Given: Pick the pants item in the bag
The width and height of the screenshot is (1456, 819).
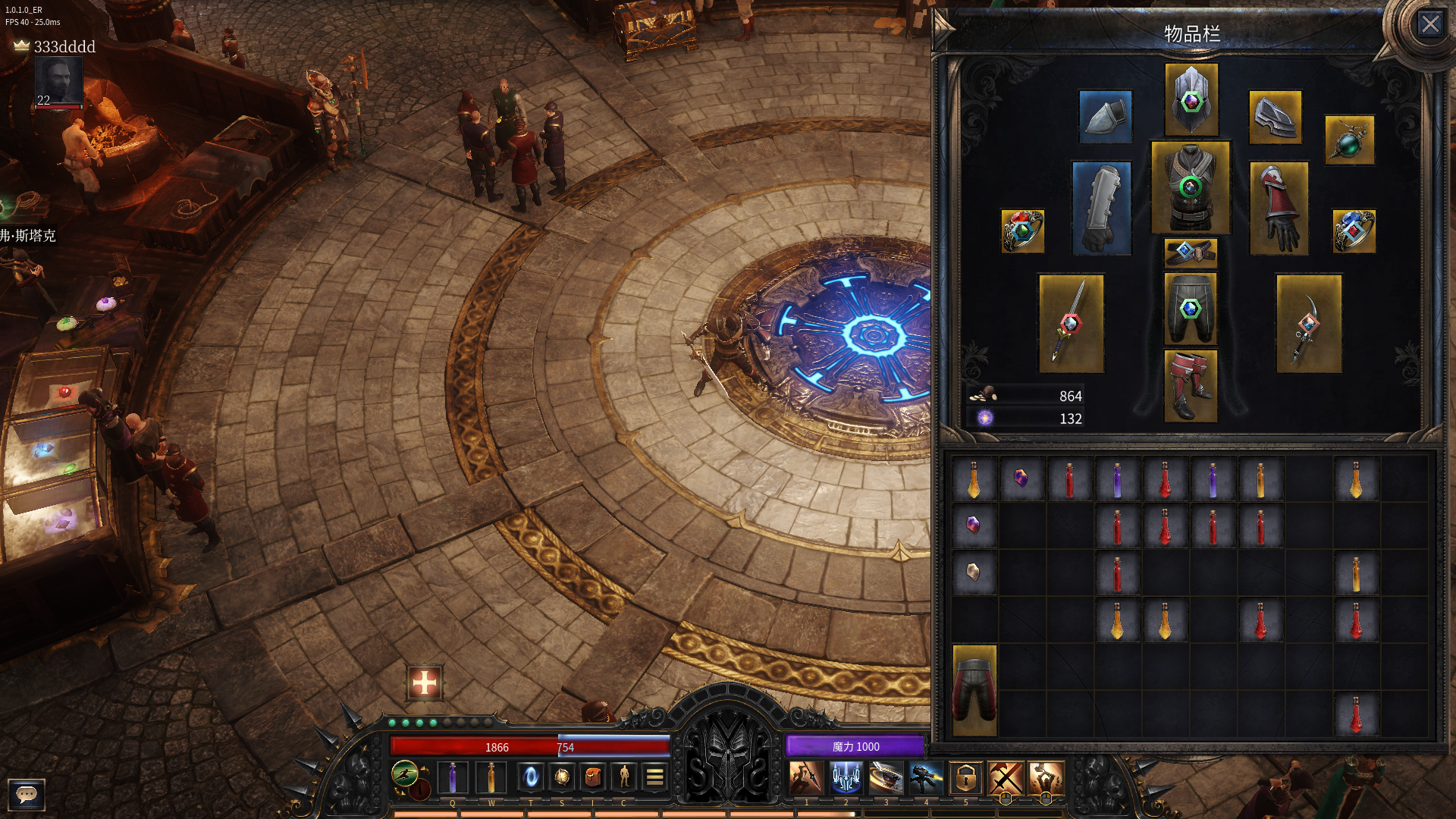Looking at the screenshot, I should [974, 690].
